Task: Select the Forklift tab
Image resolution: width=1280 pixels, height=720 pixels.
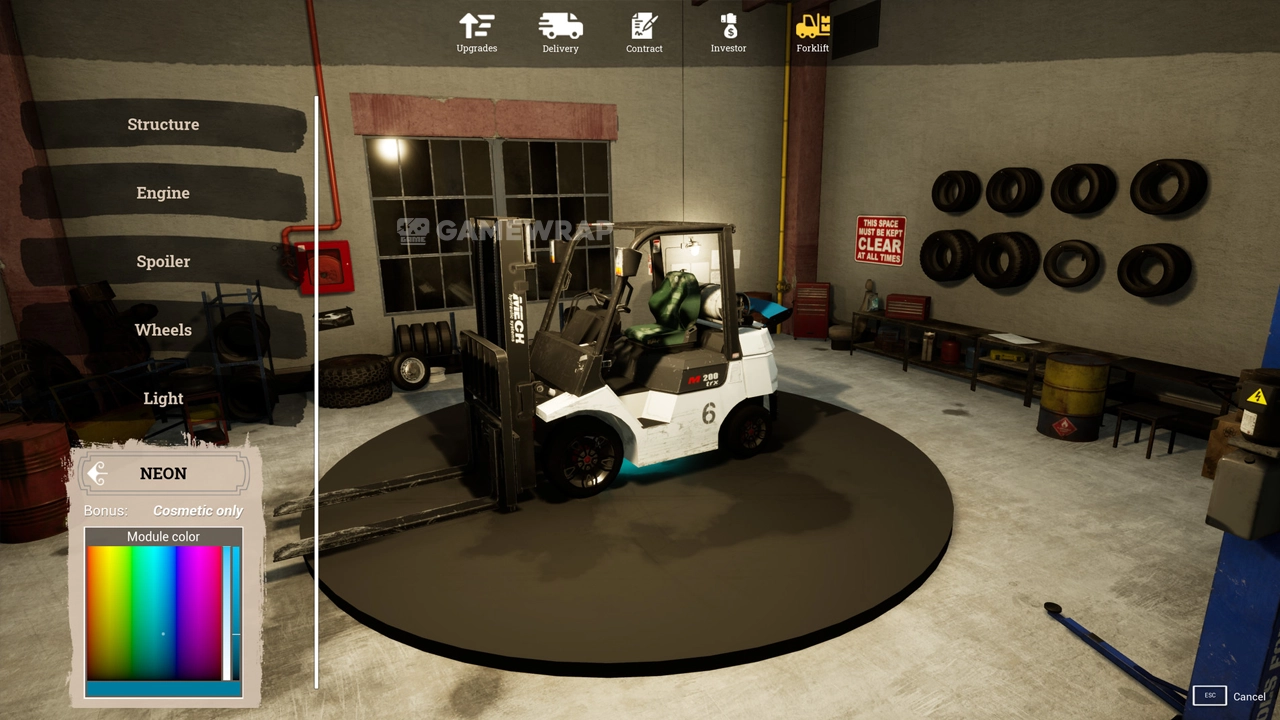Action: tap(812, 32)
